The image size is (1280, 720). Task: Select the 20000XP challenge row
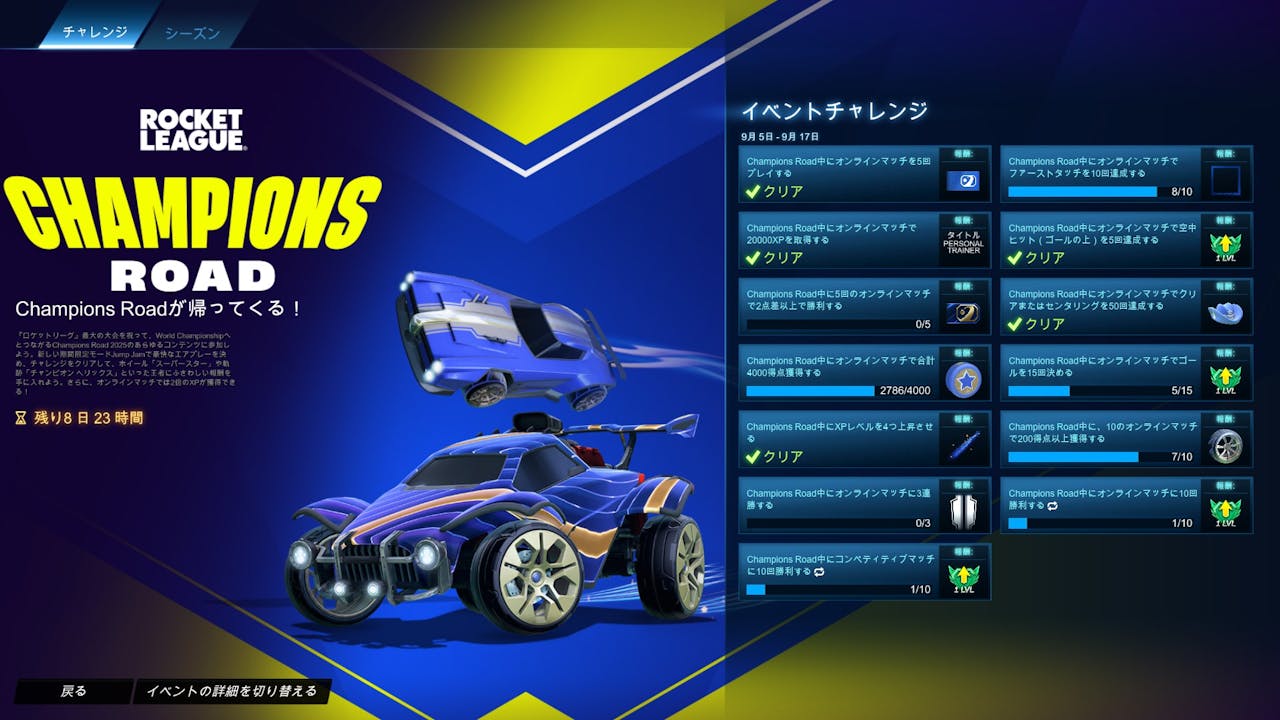[840, 240]
